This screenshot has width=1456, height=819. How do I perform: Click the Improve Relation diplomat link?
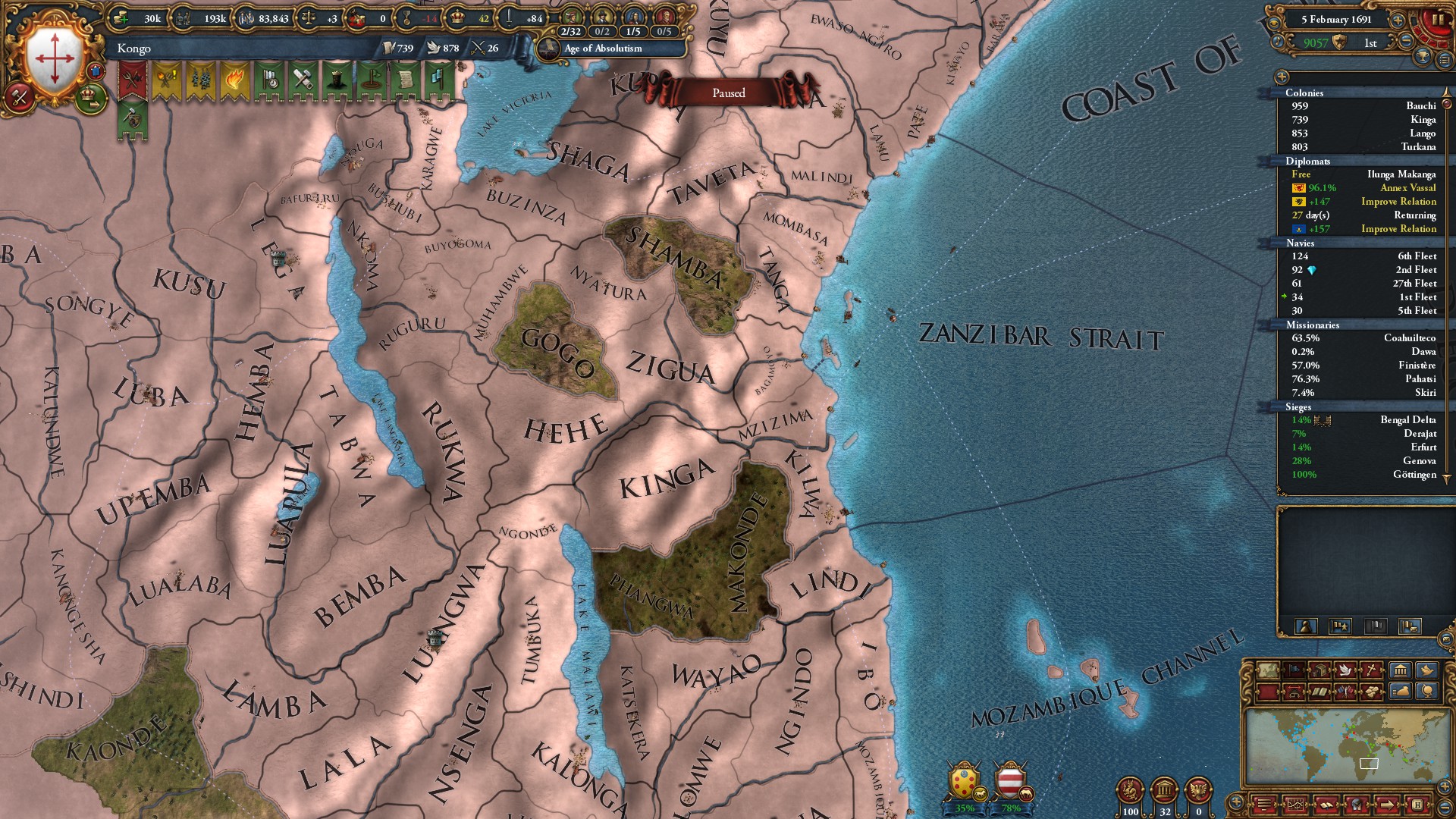[1399, 201]
